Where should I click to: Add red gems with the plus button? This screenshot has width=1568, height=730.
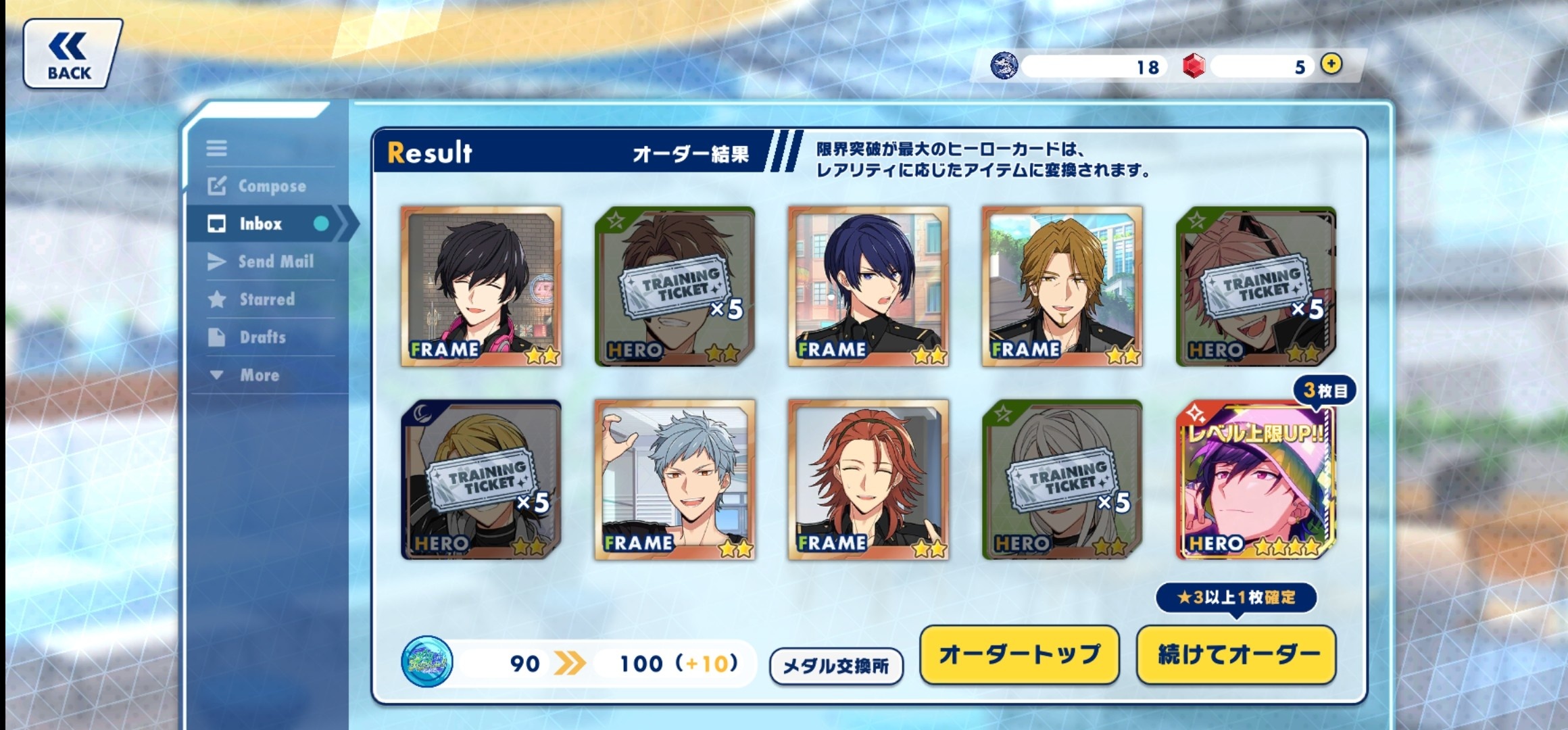(x=1331, y=65)
